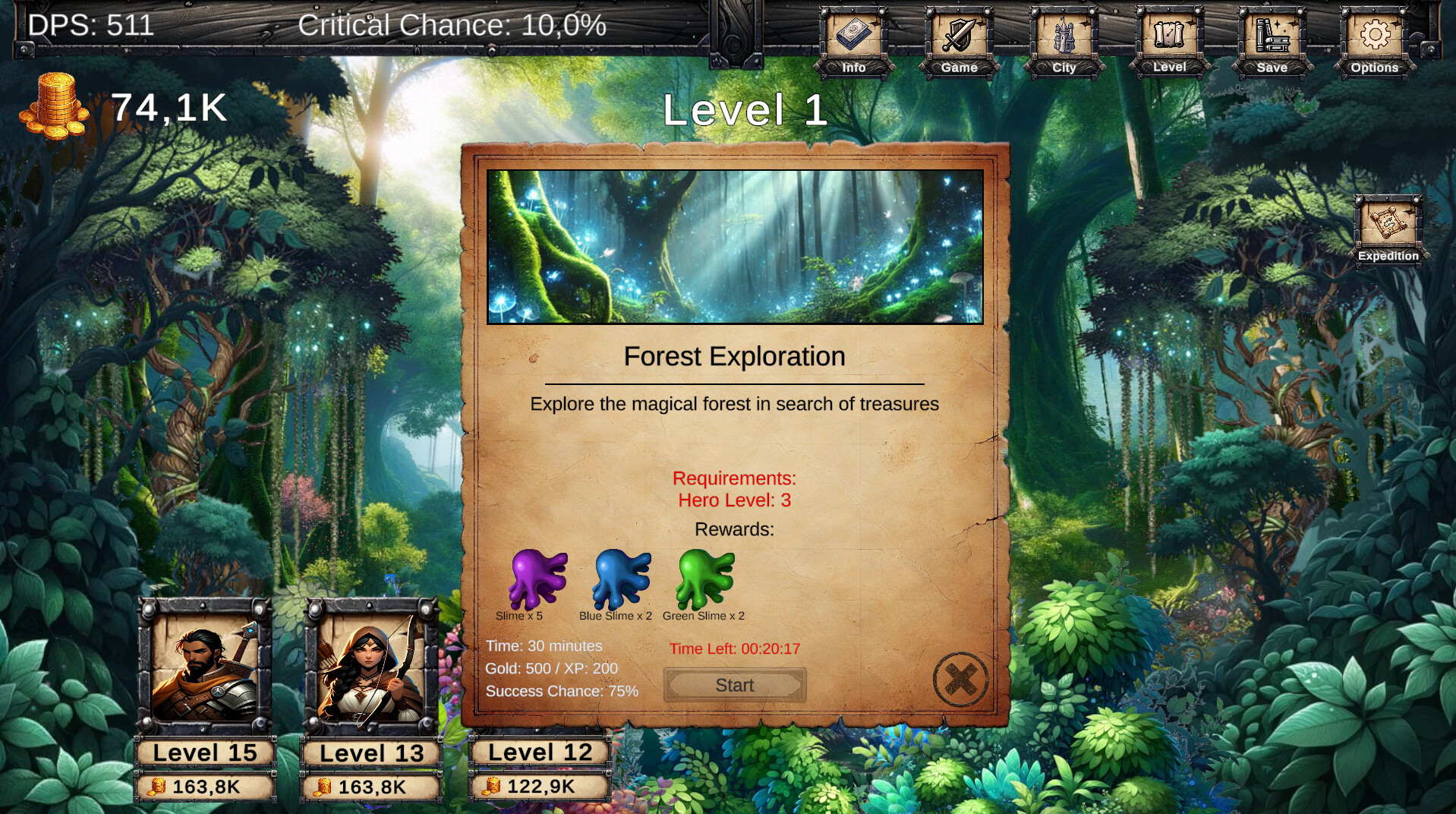The image size is (1456, 814).
Task: Click the Forest Exploration banner image
Action: click(735, 247)
